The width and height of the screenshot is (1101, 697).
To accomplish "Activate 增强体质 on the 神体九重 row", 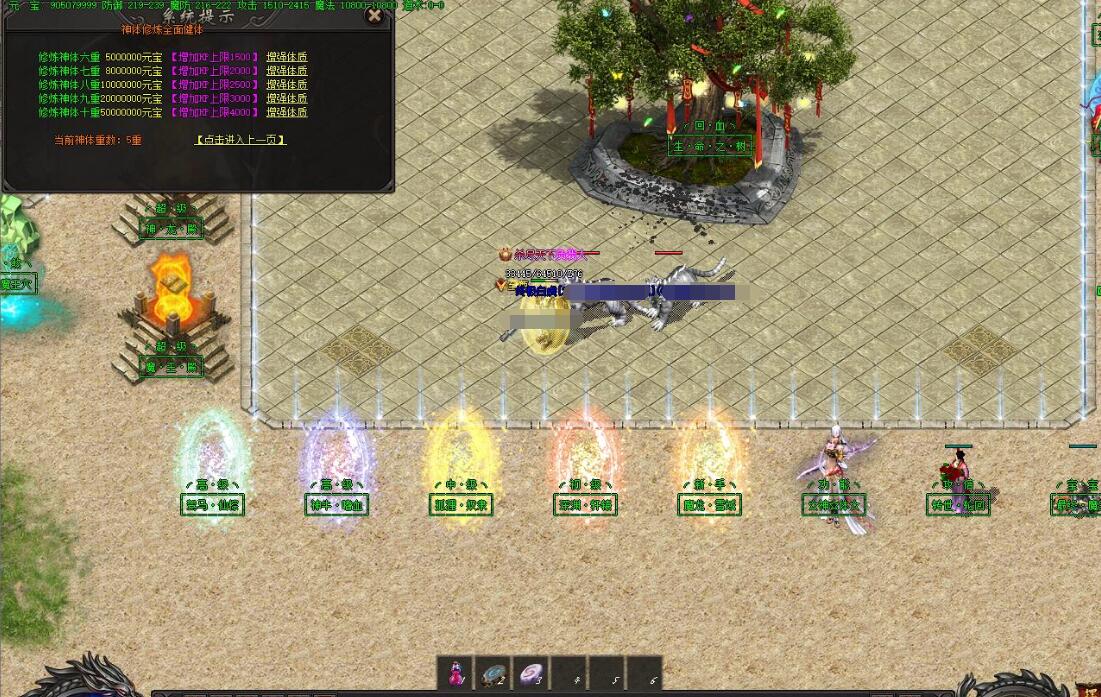I will 287,98.
